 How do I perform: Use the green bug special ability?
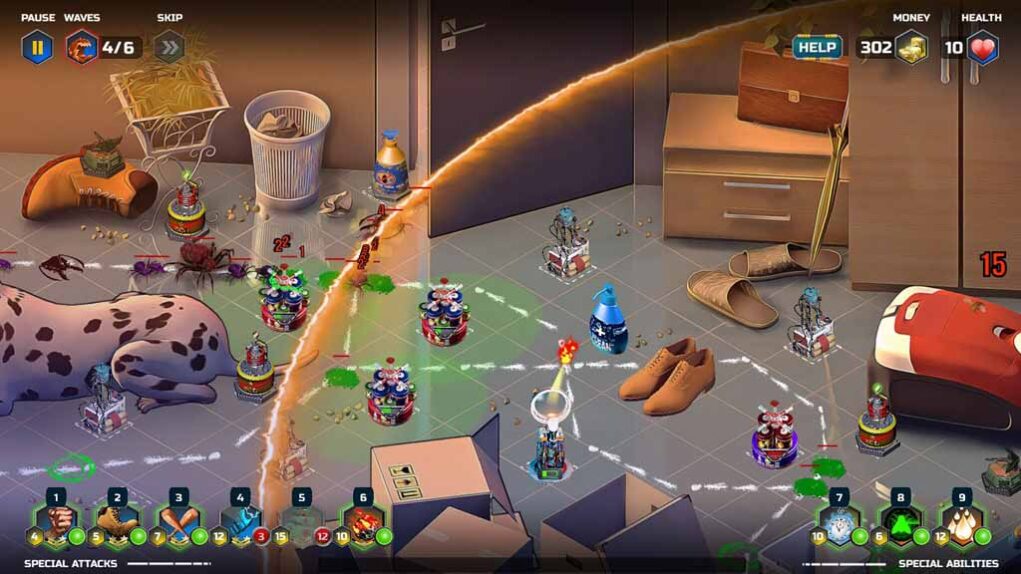point(901,524)
